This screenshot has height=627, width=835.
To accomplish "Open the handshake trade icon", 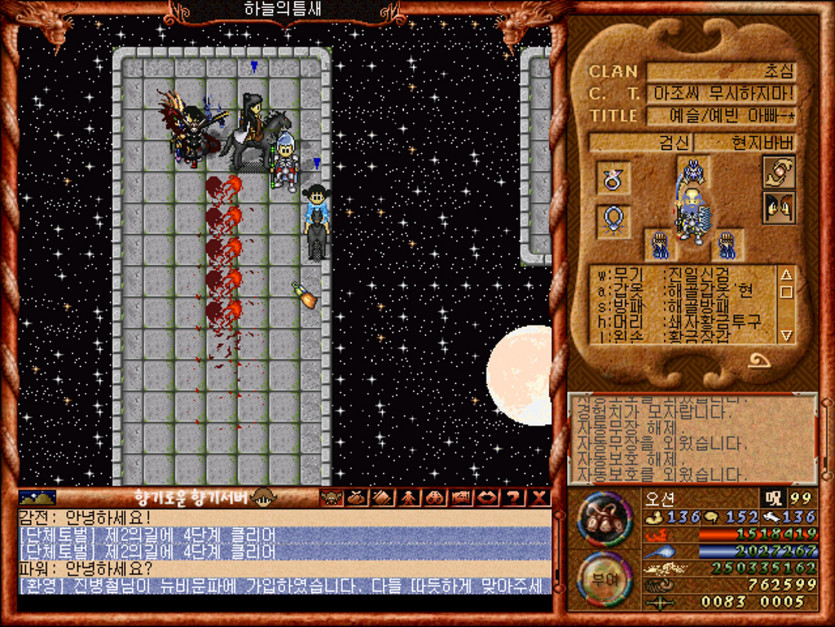I will pos(778,172).
